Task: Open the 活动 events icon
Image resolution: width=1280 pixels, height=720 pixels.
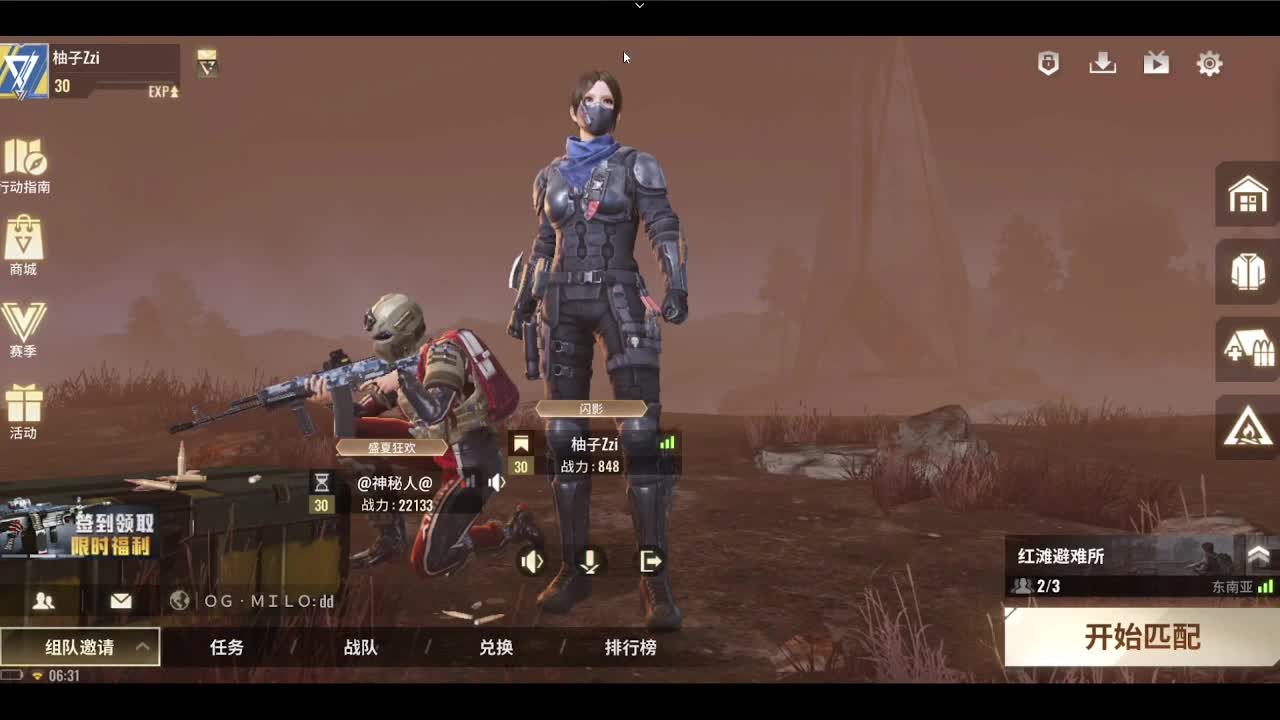Action: pyautogui.click(x=24, y=407)
